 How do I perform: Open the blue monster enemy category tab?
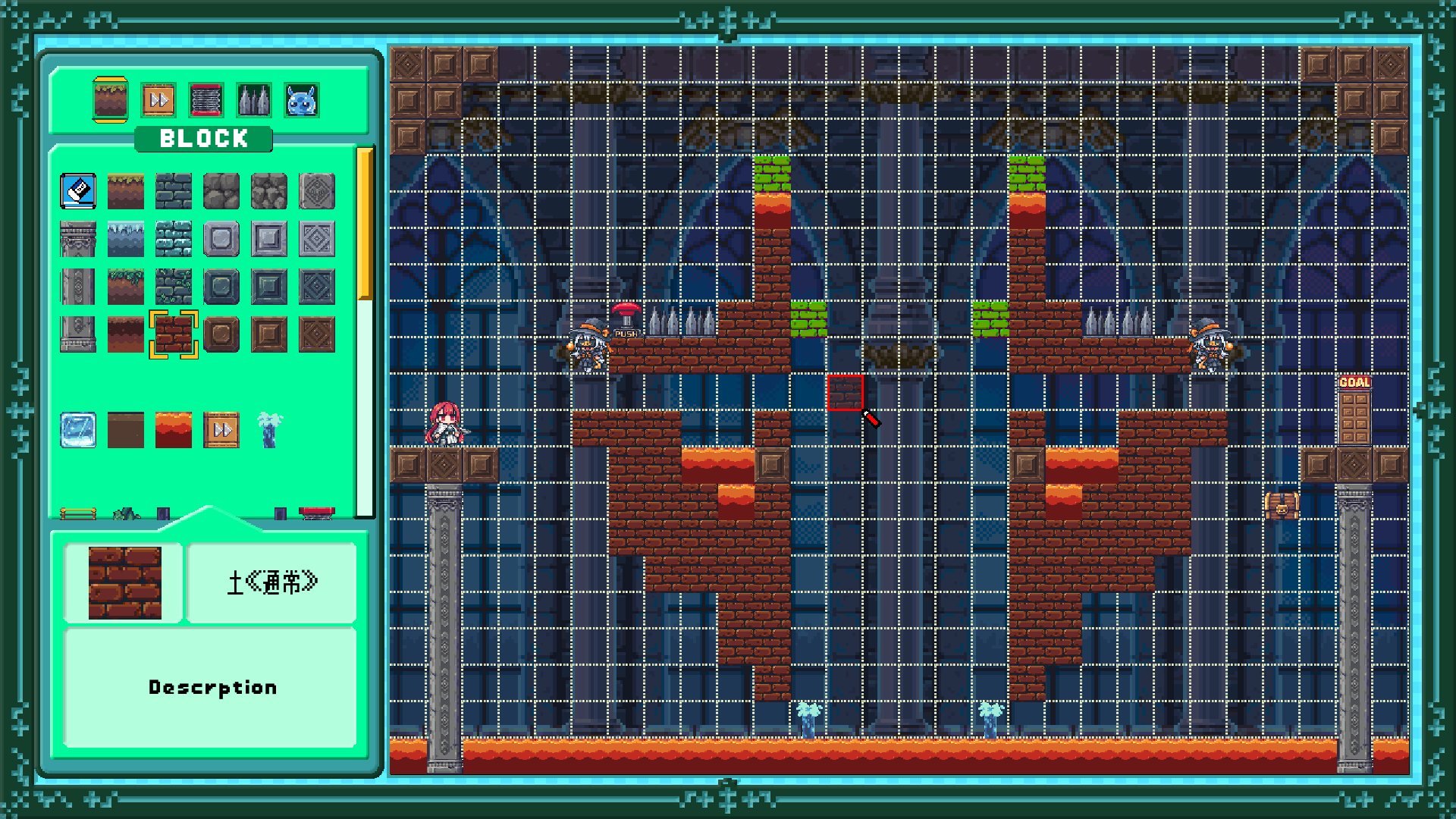coord(302,100)
